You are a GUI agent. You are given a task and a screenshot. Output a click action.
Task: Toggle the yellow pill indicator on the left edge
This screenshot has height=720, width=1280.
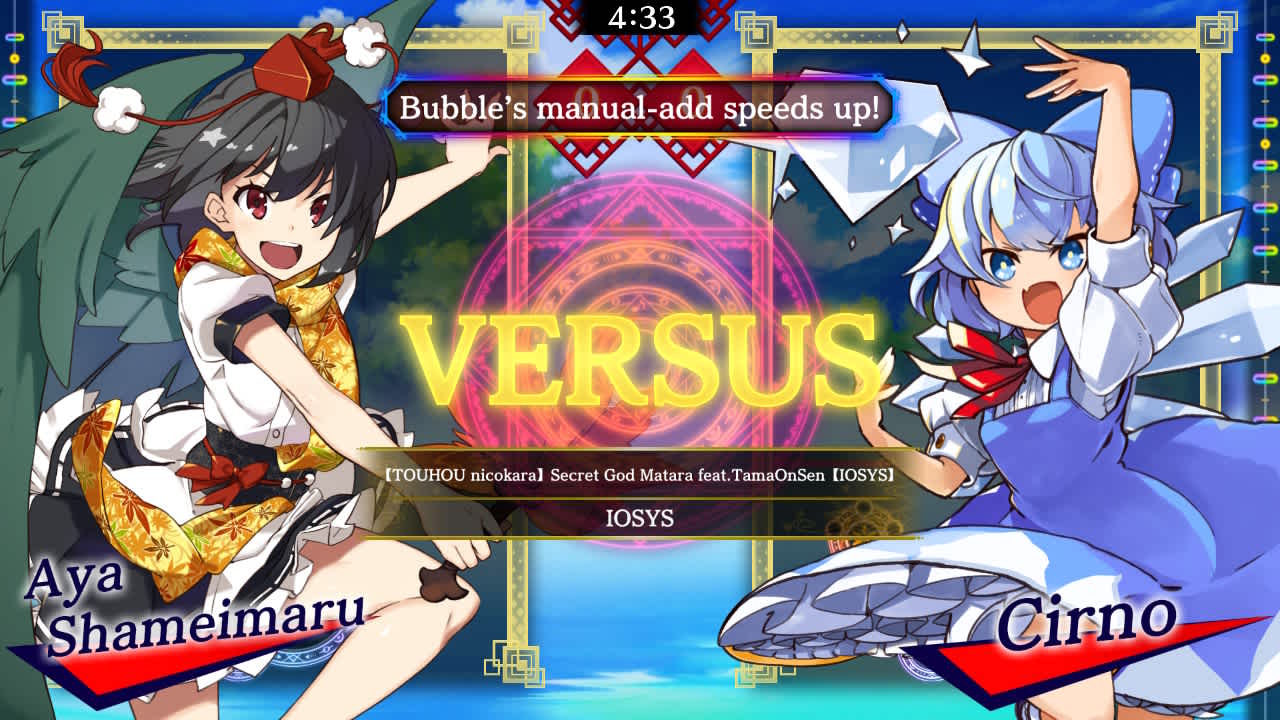coord(13,58)
